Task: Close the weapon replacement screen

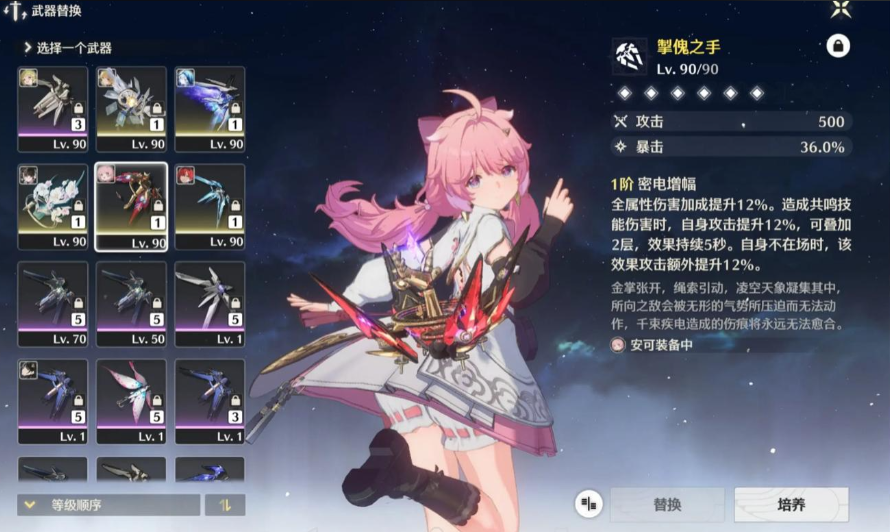Action: coord(841,10)
